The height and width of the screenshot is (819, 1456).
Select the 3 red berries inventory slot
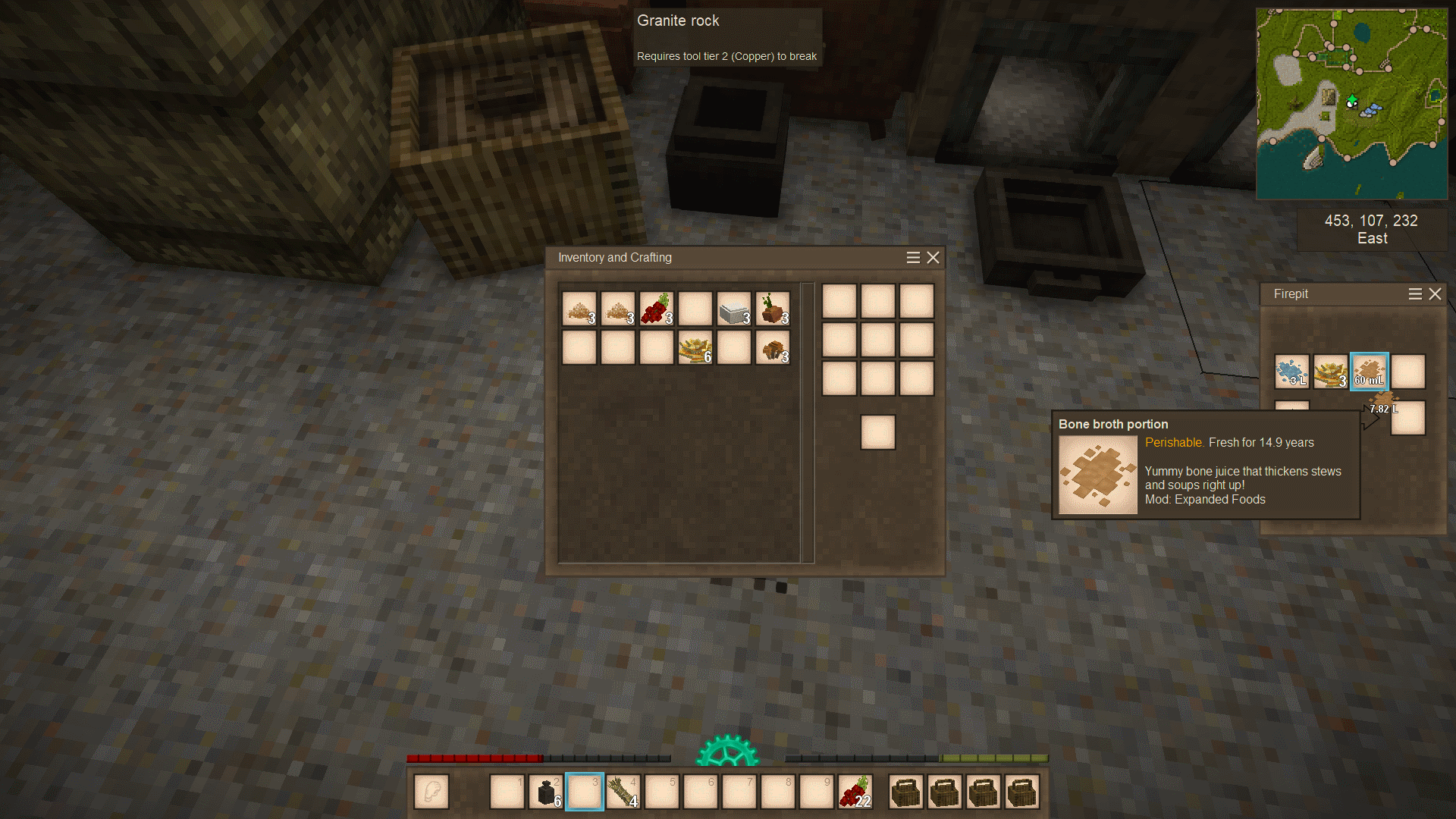657,309
